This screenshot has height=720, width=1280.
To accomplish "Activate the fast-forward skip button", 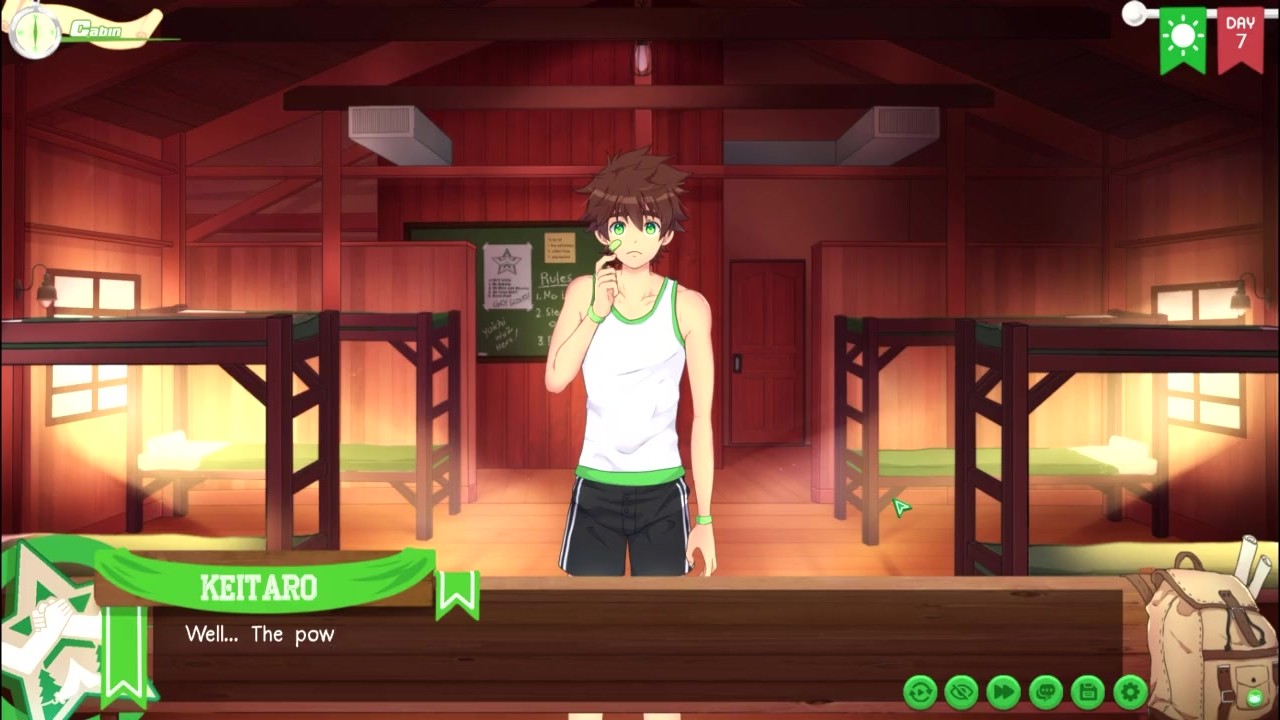I will click(1004, 691).
